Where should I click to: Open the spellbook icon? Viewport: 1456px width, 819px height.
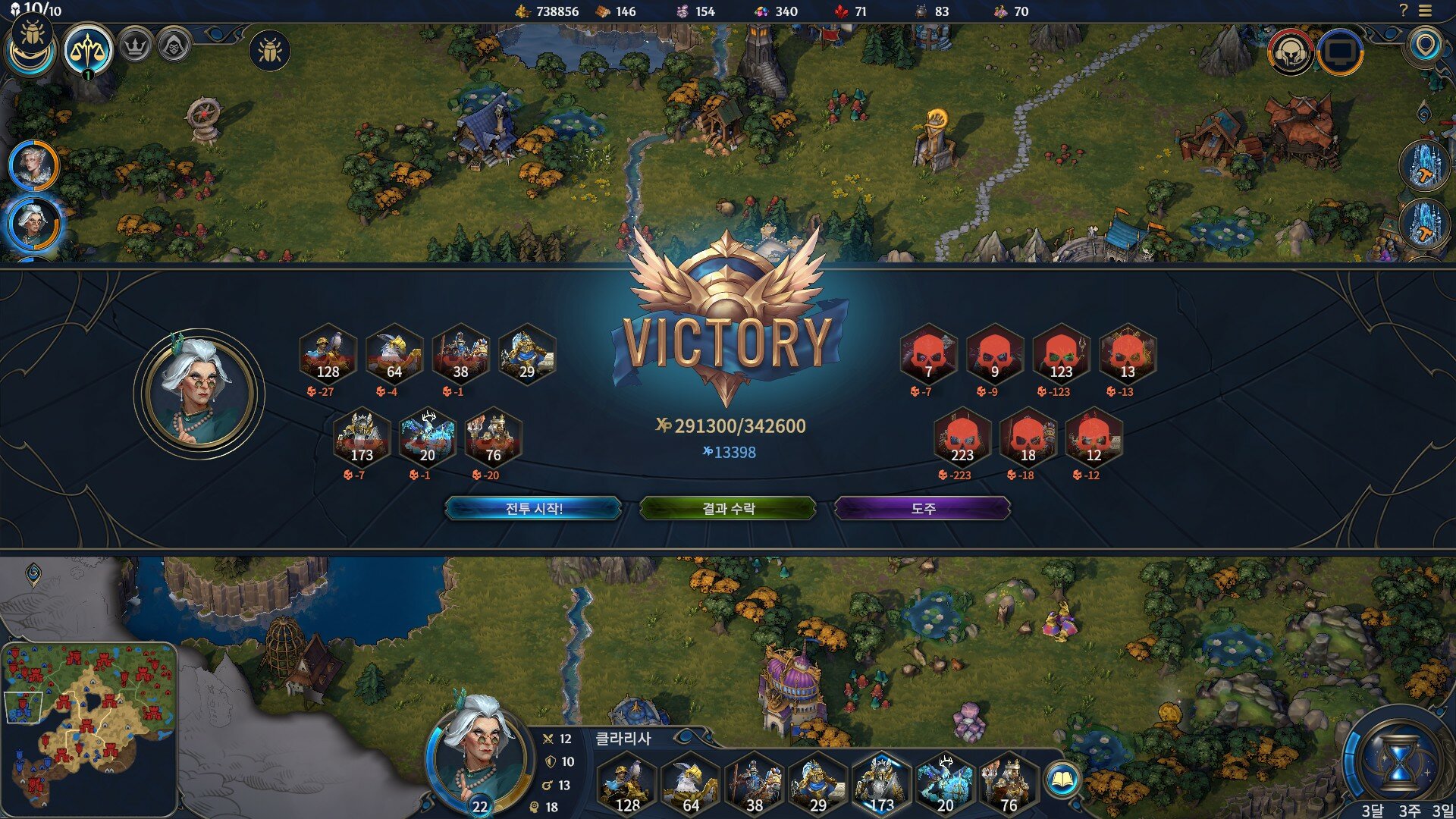tap(1062, 780)
